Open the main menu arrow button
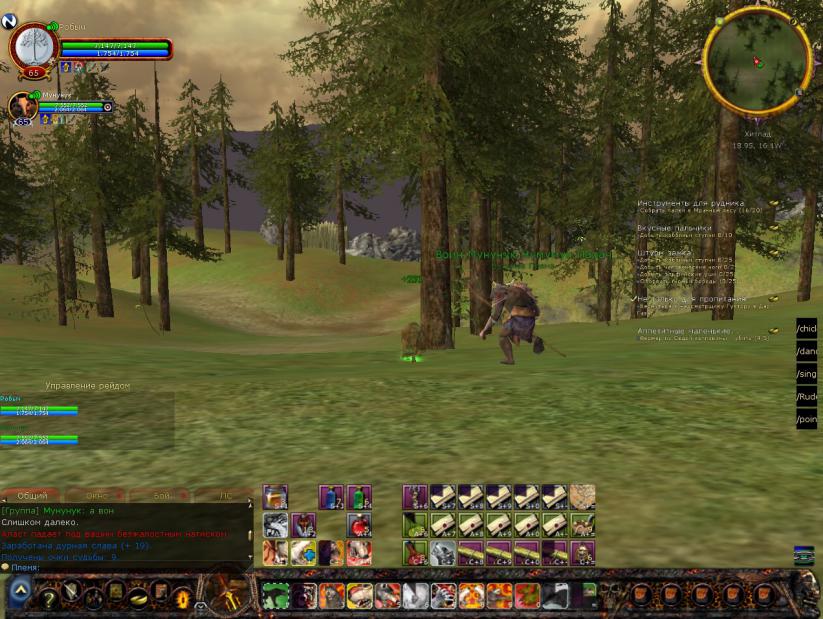823x619 pixels. point(20,594)
